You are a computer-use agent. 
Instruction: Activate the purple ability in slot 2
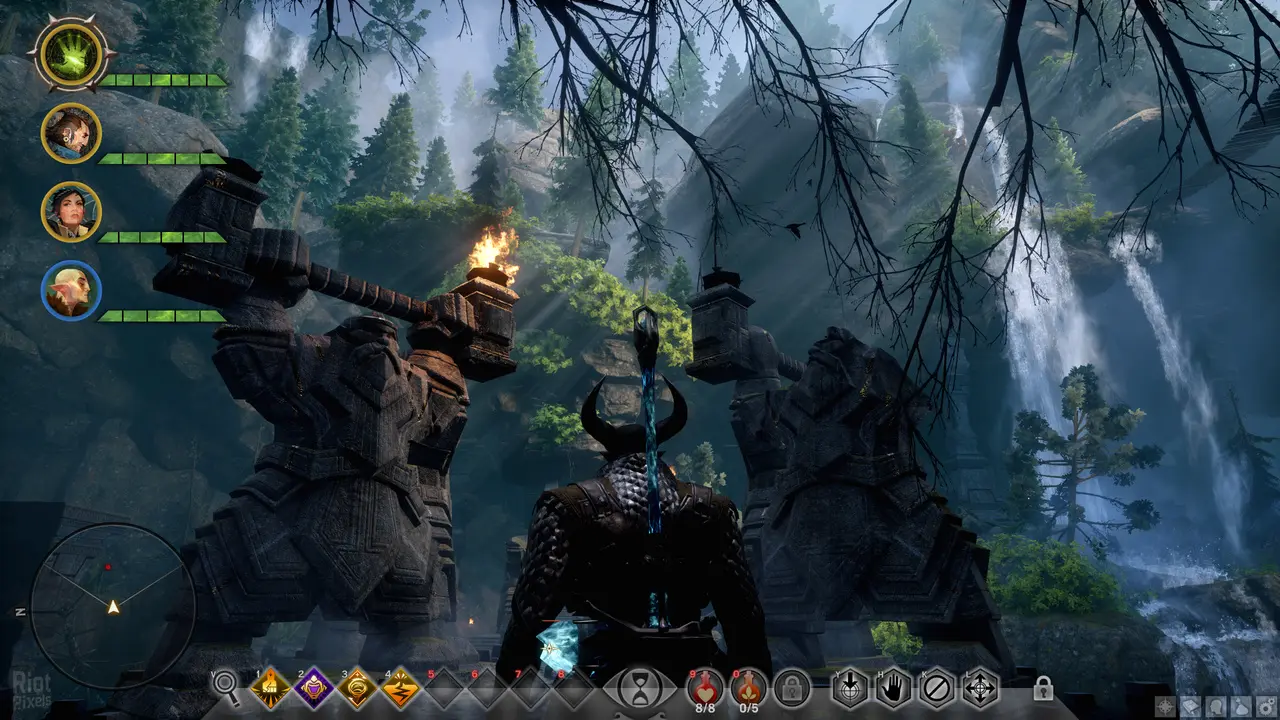click(x=314, y=688)
